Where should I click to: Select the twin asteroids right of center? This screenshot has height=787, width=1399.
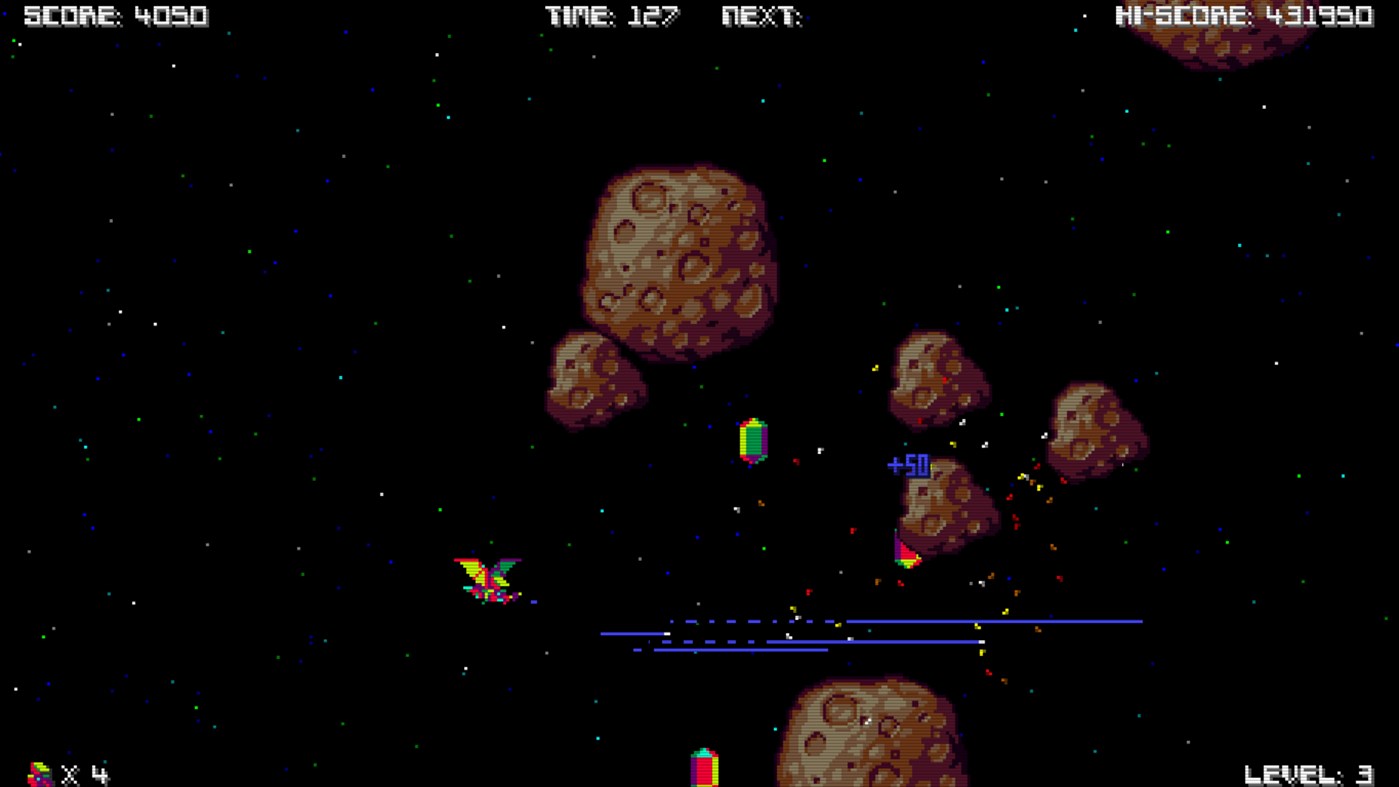pos(940,380)
